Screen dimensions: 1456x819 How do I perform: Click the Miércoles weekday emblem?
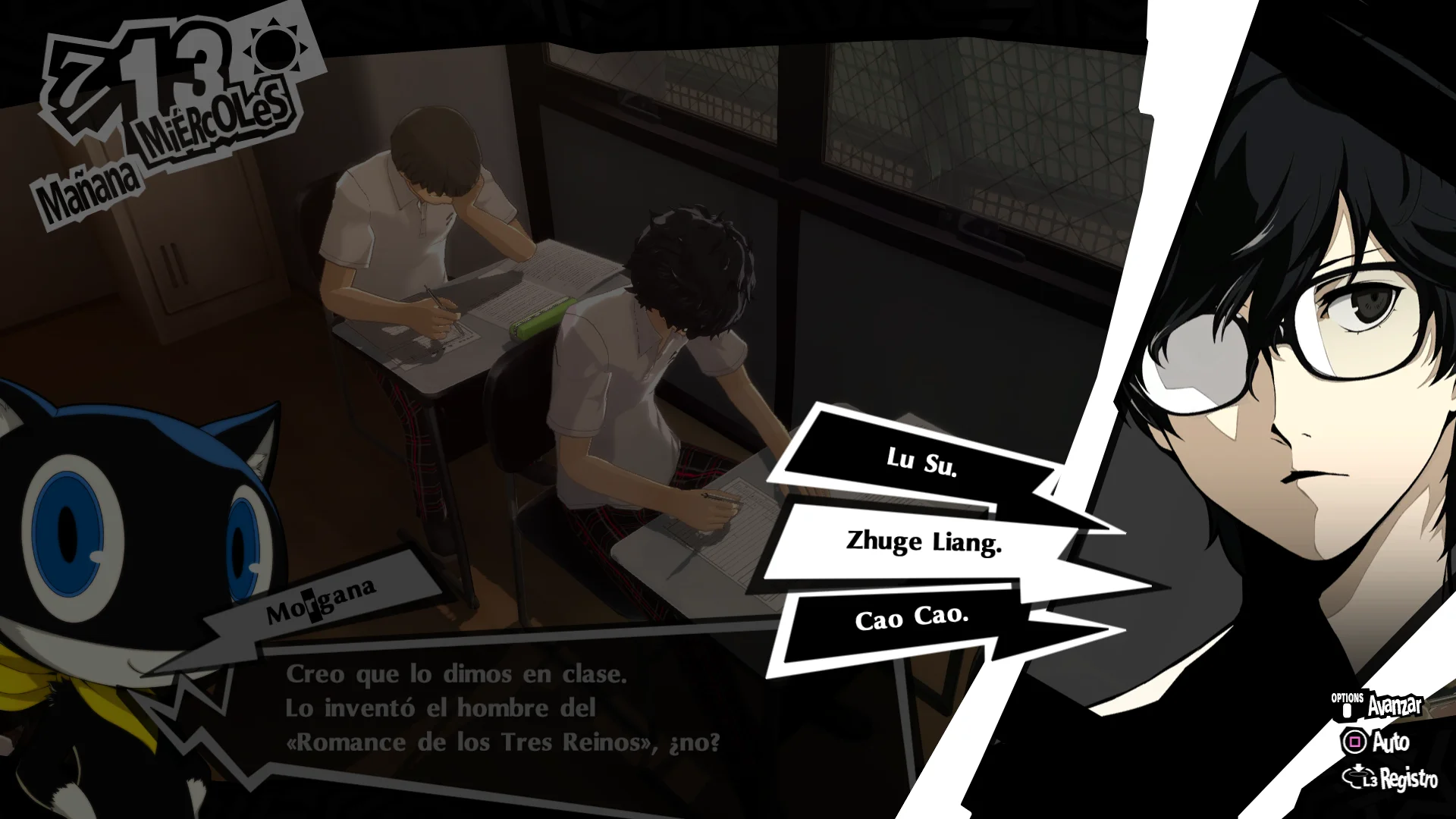pyautogui.click(x=212, y=121)
